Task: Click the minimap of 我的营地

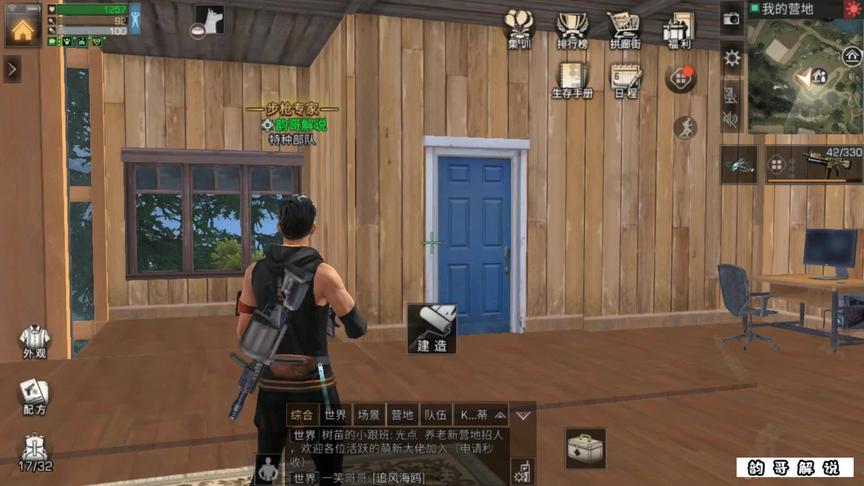Action: coord(803,75)
